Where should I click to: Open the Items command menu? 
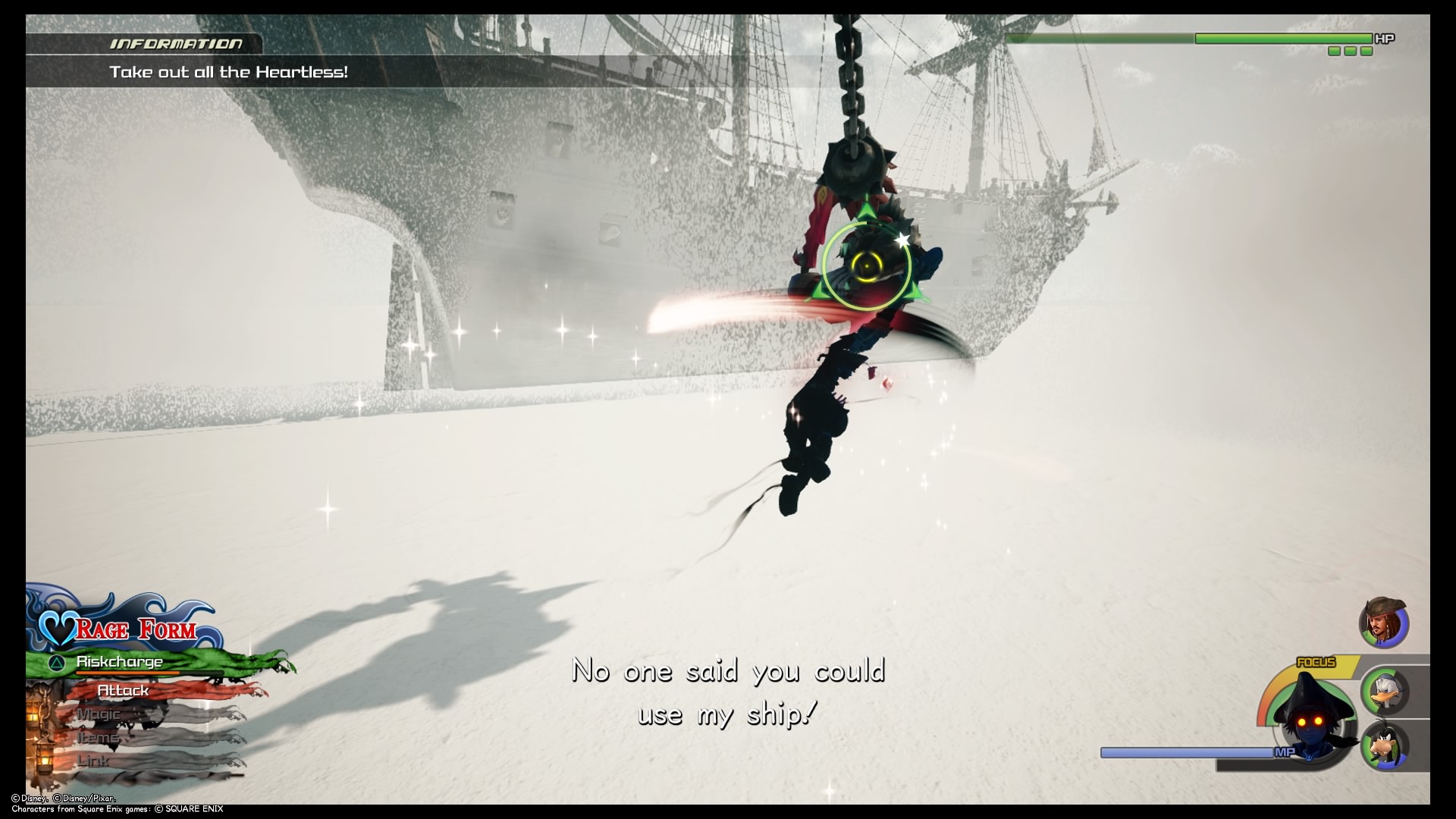98,737
